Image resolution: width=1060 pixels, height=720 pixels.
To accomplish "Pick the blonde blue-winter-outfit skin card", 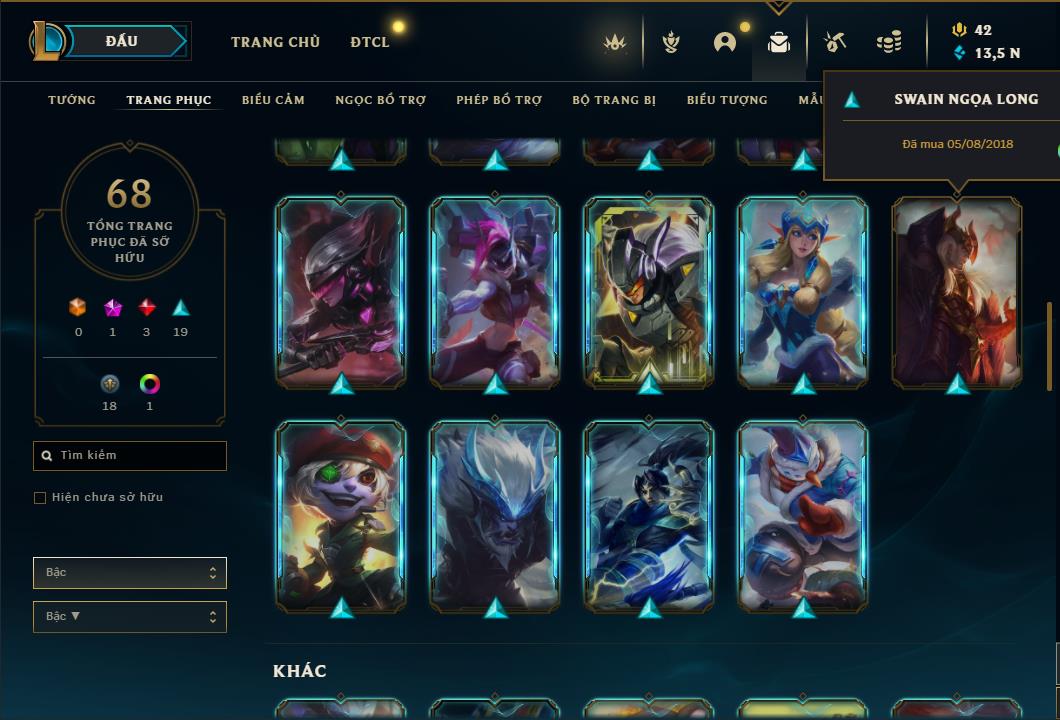I will (803, 292).
